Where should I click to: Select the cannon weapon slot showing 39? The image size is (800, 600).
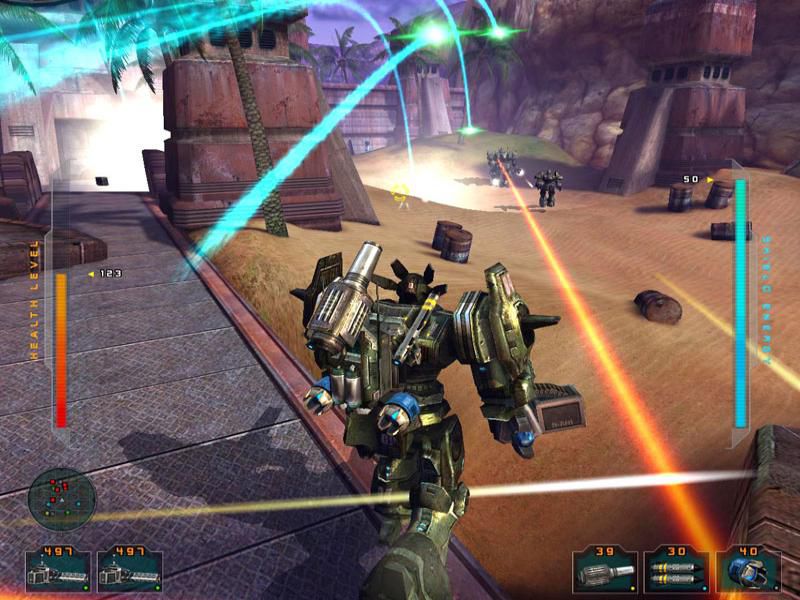point(605,571)
